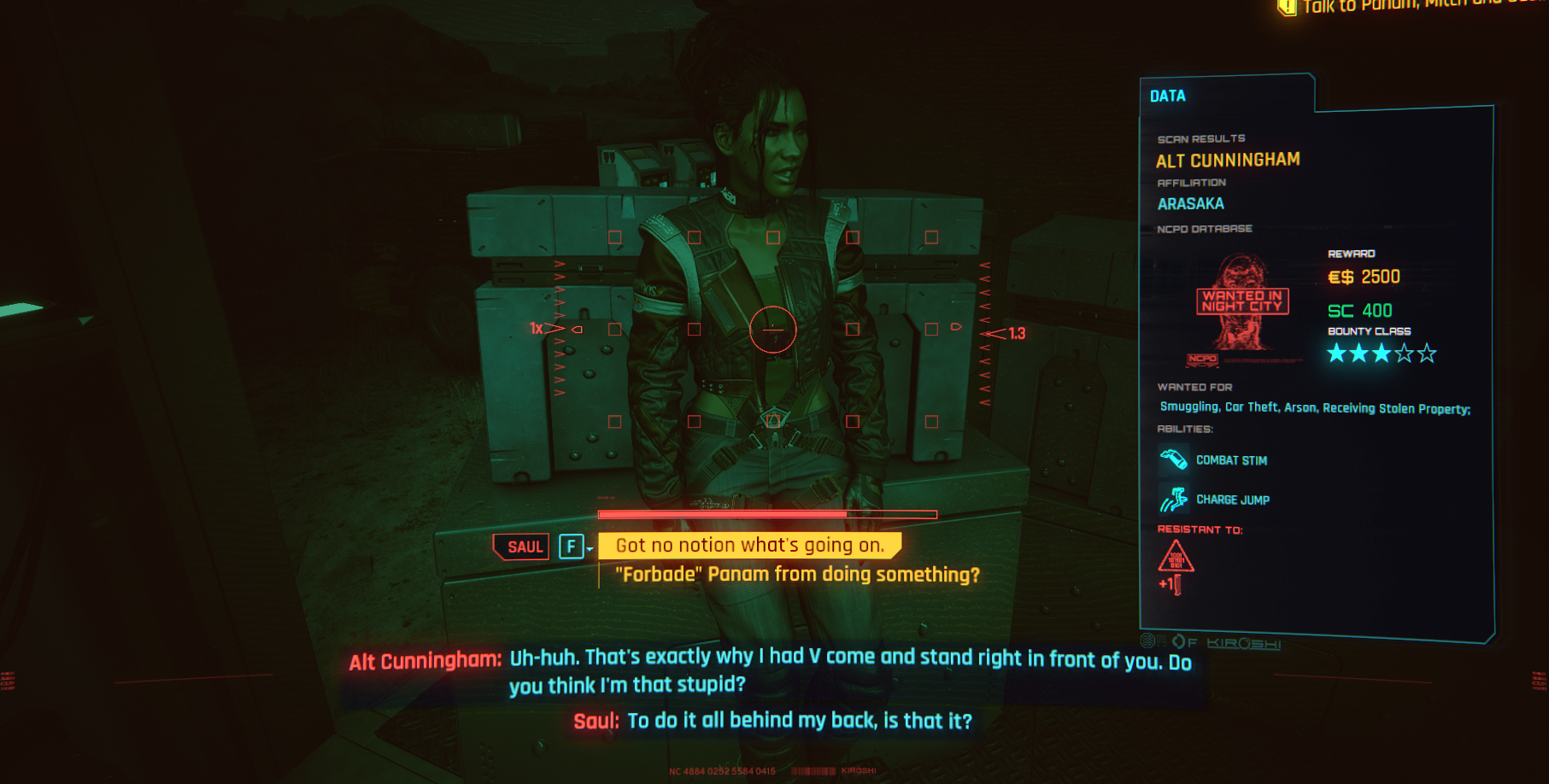Select the Combat Stim ability icon
The width and height of the screenshot is (1549, 784).
tap(1173, 459)
